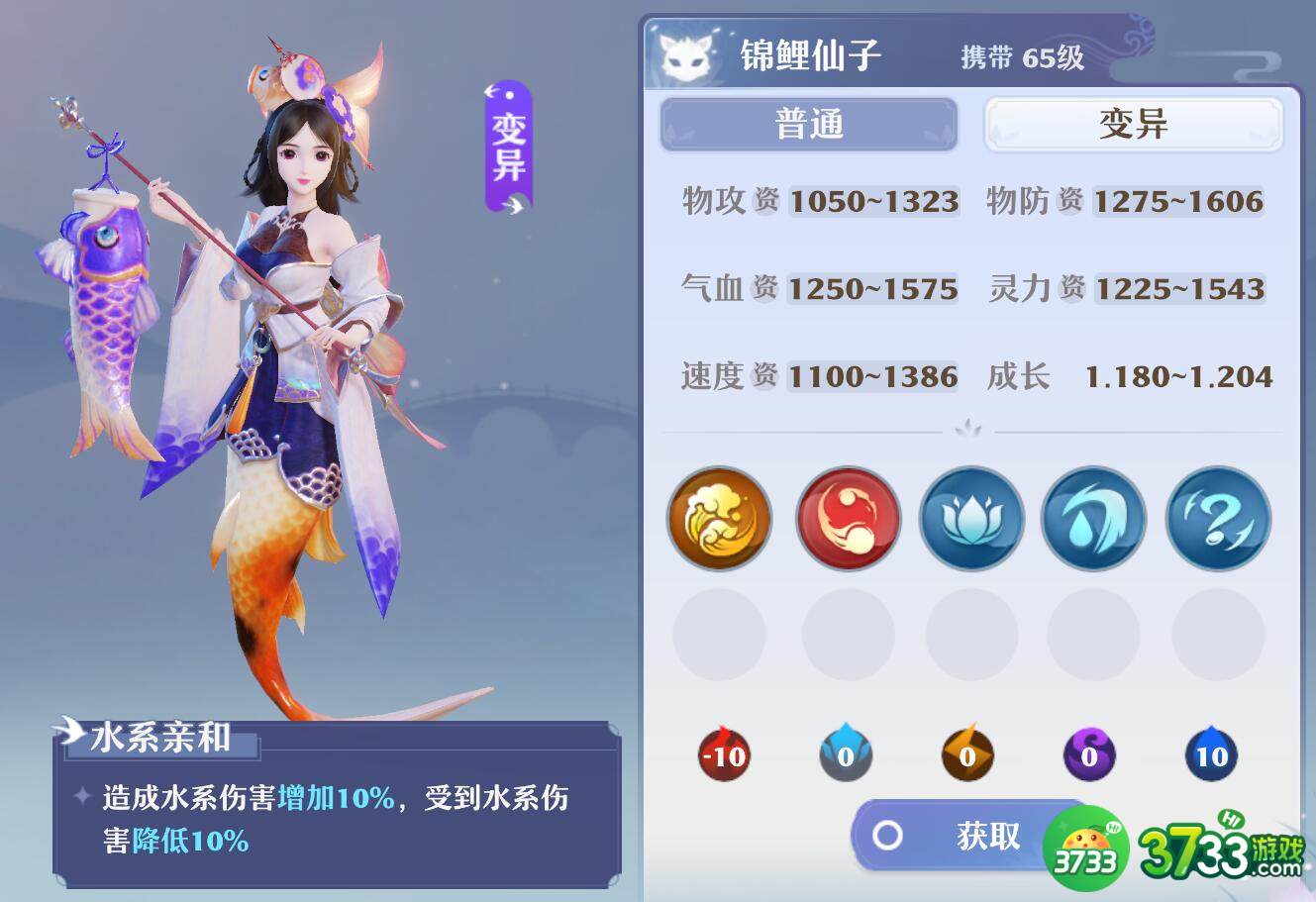Screen dimensions: 1316x902
Task: Open the red phoenix skill icon
Action: click(x=846, y=520)
